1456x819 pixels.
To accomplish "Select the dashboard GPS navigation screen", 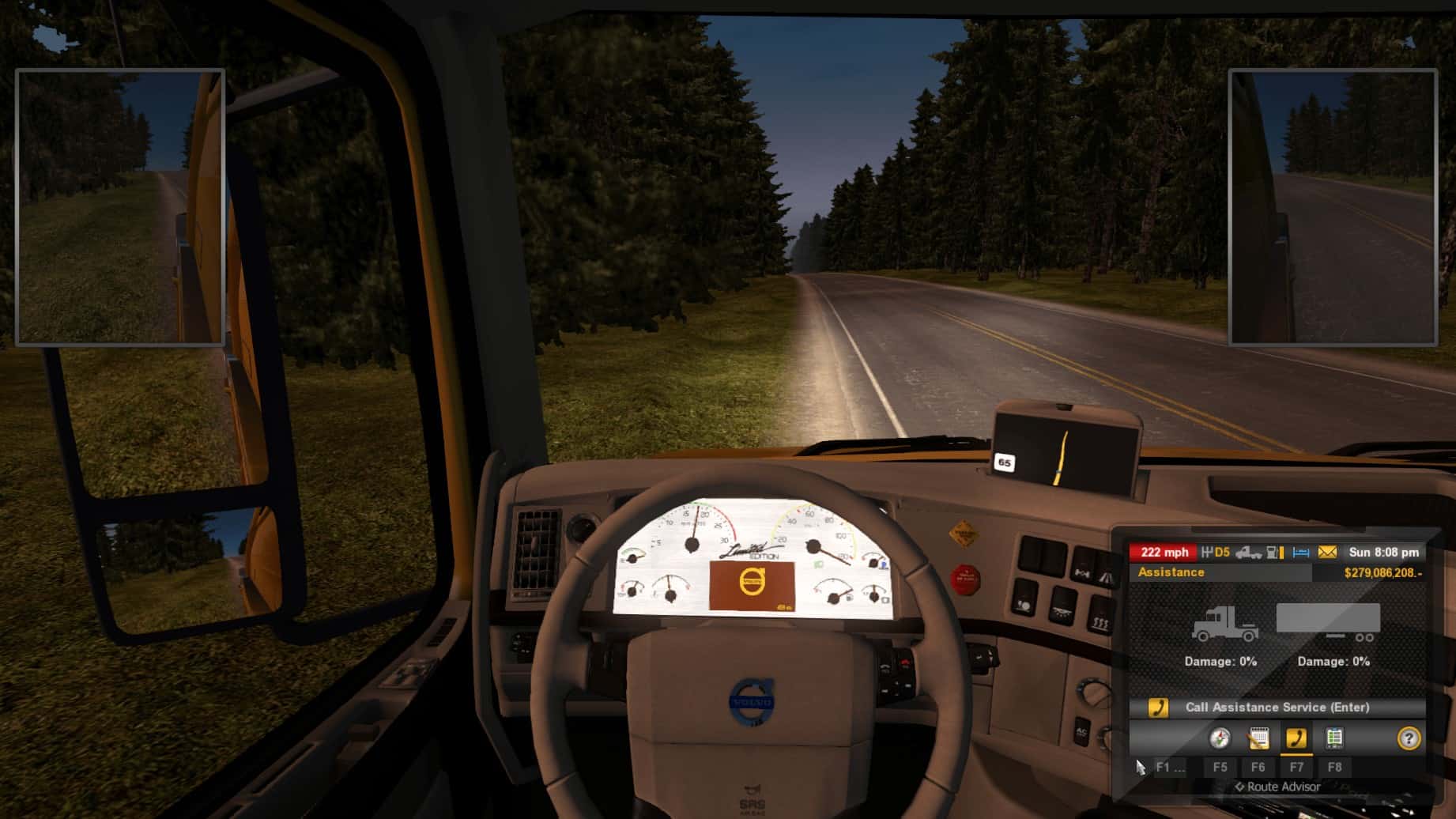I will click(x=1063, y=451).
